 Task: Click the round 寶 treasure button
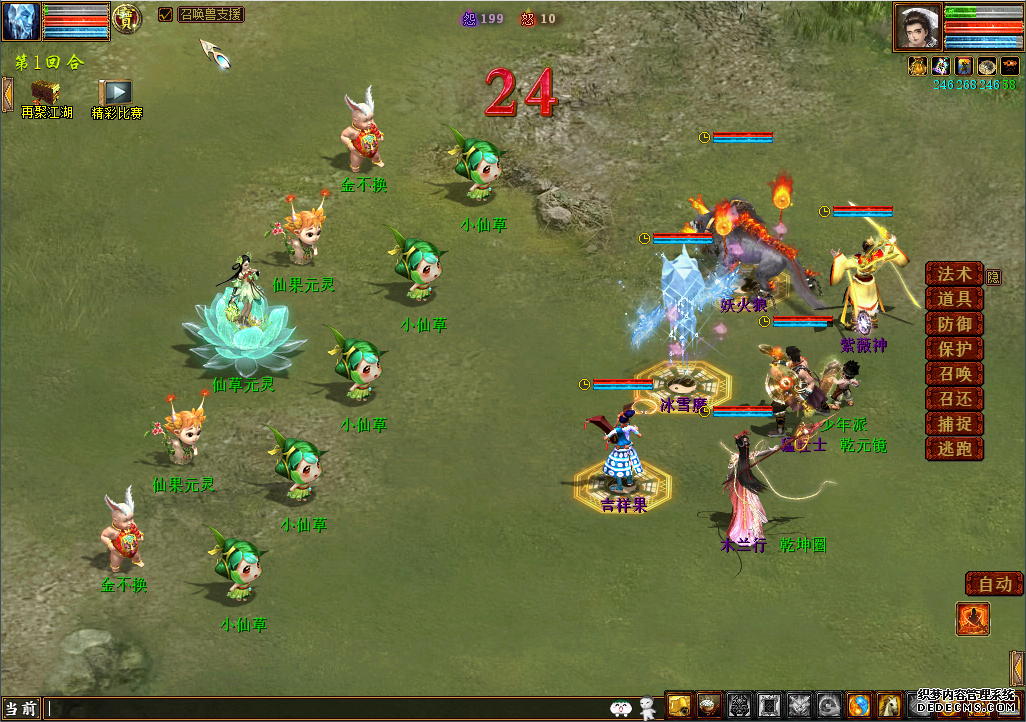[x=126, y=18]
